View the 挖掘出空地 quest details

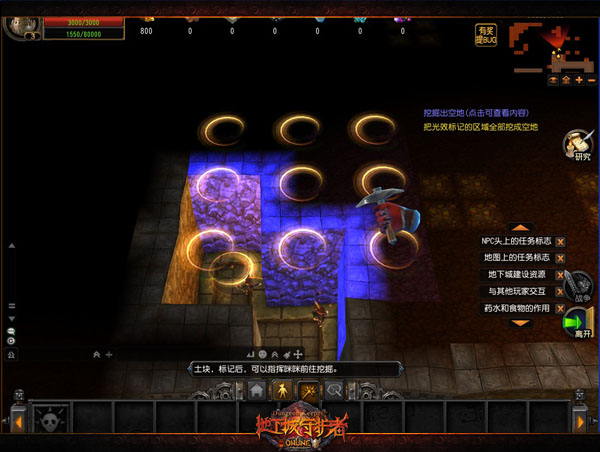474,113
